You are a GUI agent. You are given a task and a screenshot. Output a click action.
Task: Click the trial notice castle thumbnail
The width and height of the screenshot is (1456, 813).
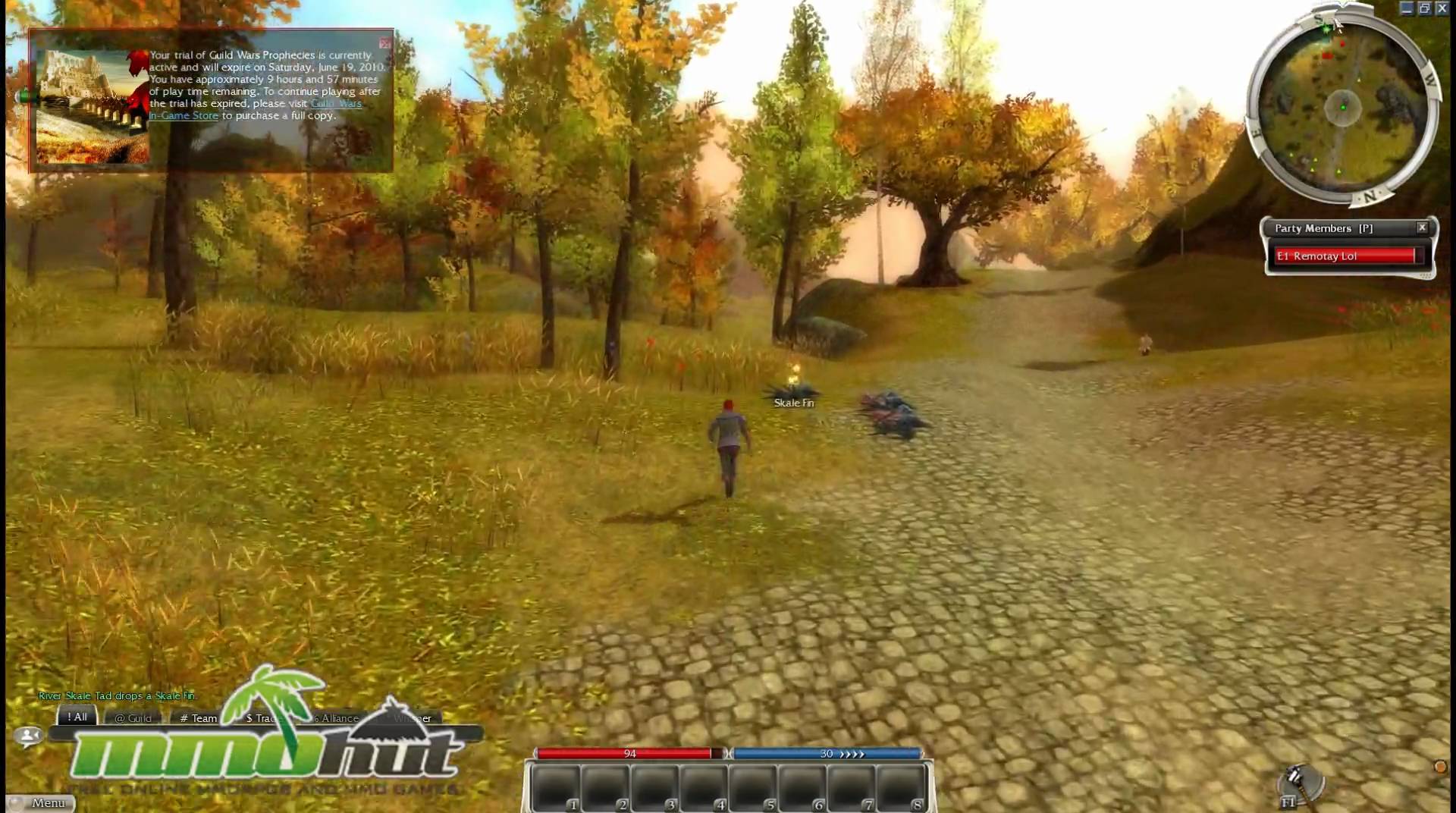[93, 106]
